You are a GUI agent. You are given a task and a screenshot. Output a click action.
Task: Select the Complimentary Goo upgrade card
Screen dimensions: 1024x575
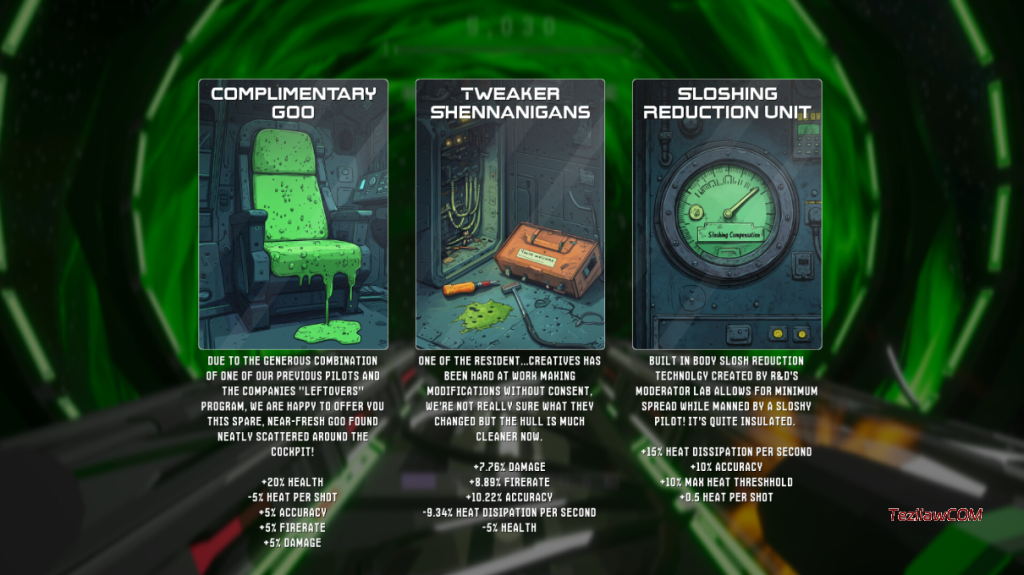(293, 215)
